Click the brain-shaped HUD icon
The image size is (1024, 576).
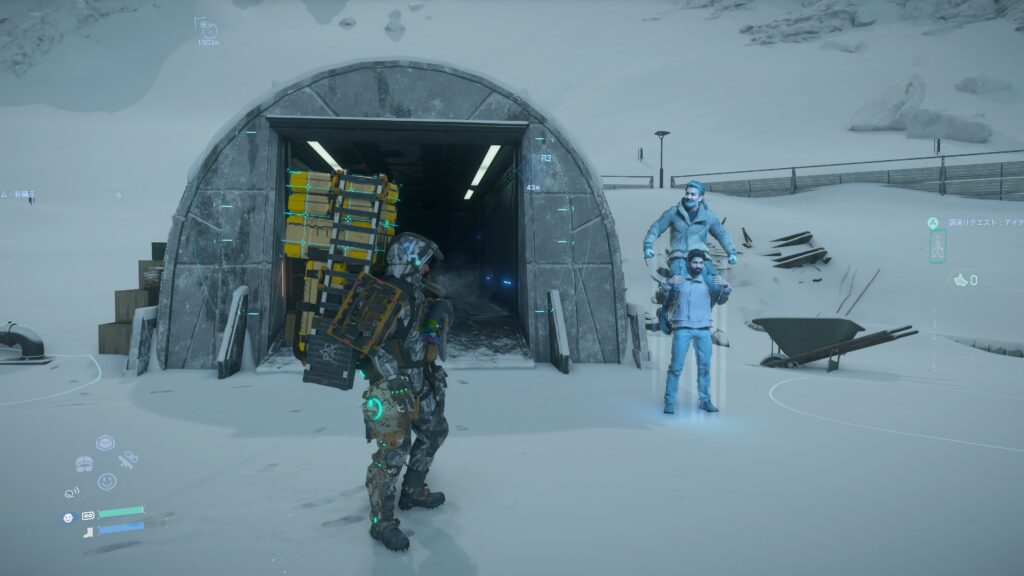point(84,464)
